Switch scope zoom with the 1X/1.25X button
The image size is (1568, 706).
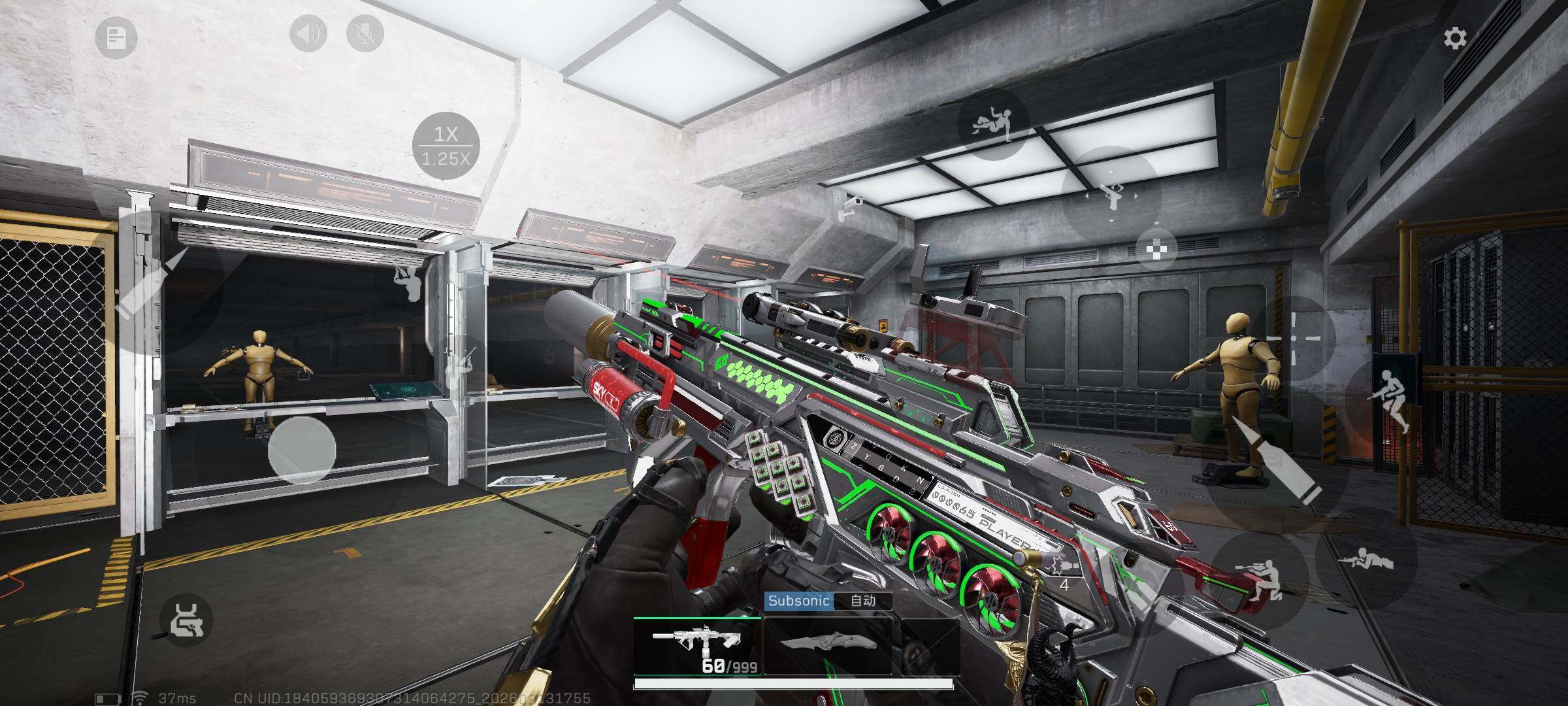(446, 146)
